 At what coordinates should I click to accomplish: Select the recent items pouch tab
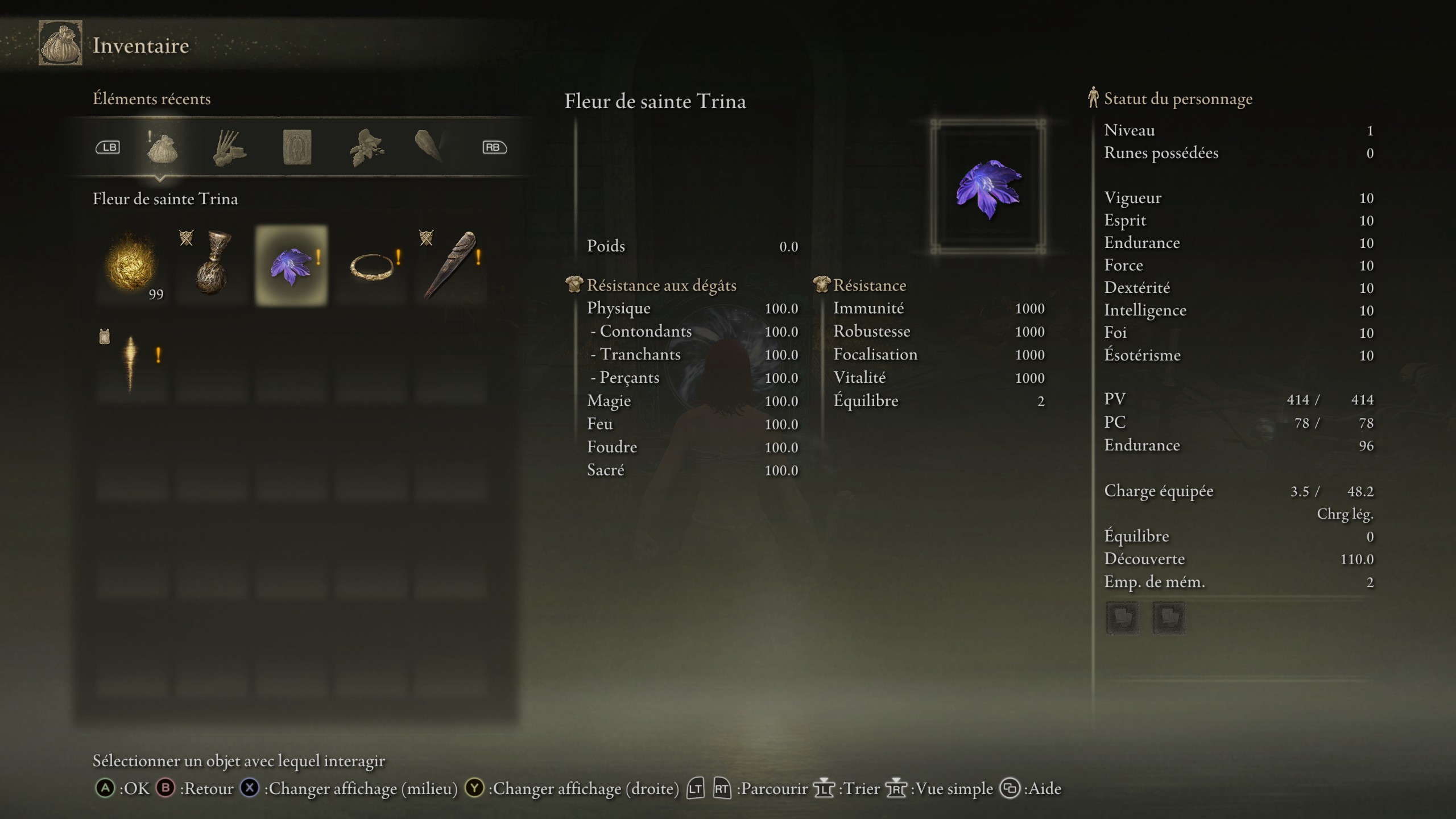click(x=162, y=148)
